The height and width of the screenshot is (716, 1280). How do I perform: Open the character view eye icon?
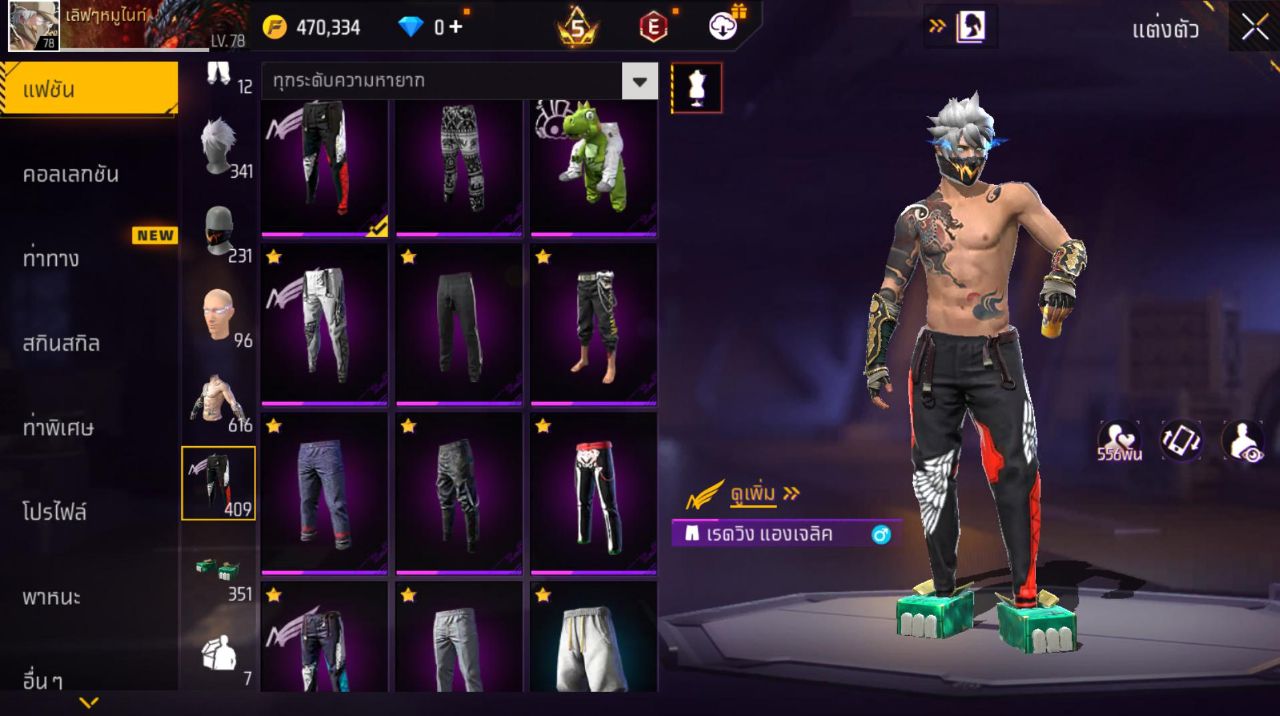1243,441
